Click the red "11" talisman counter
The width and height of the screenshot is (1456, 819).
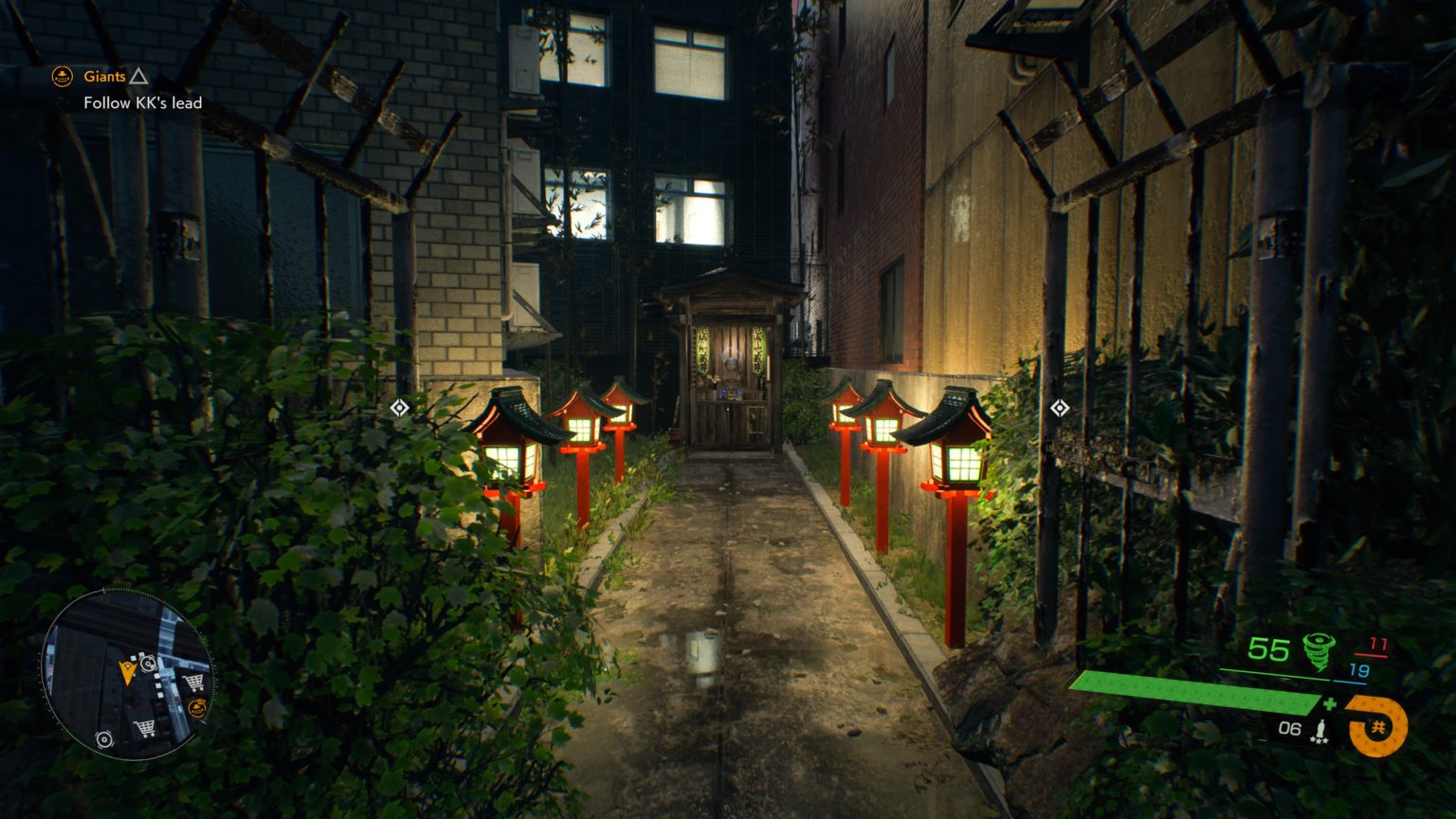(1378, 644)
